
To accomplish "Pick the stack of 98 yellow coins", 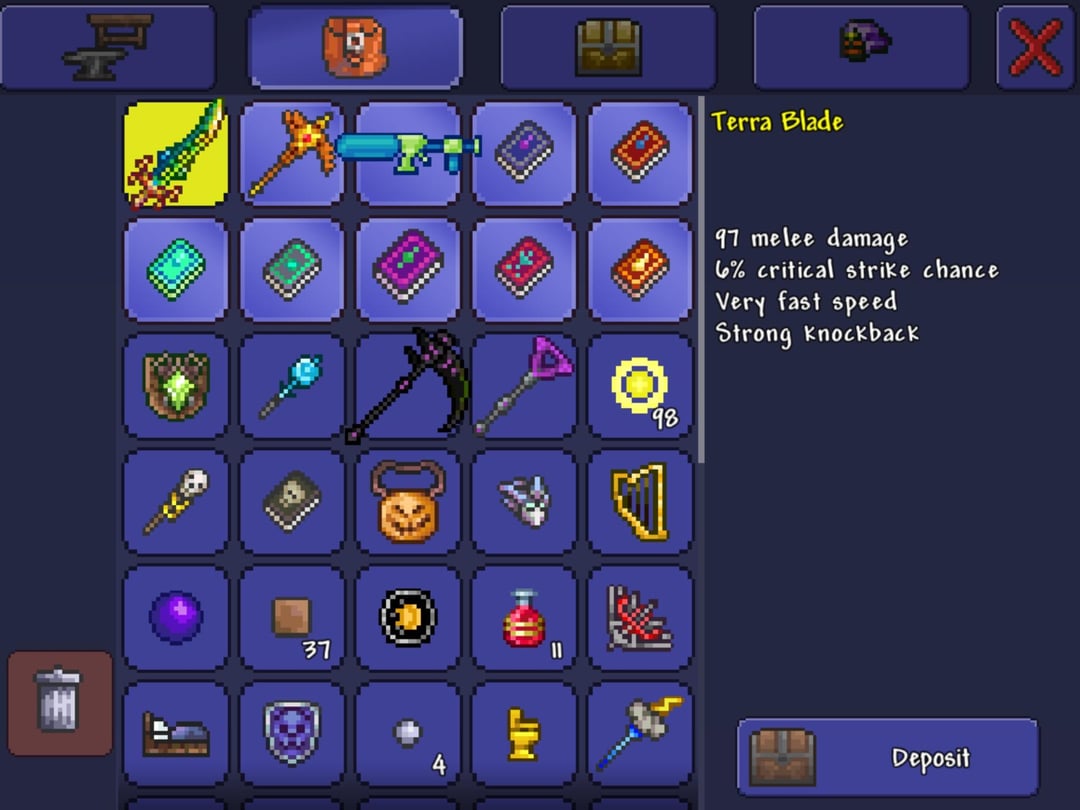I will tap(640, 386).
